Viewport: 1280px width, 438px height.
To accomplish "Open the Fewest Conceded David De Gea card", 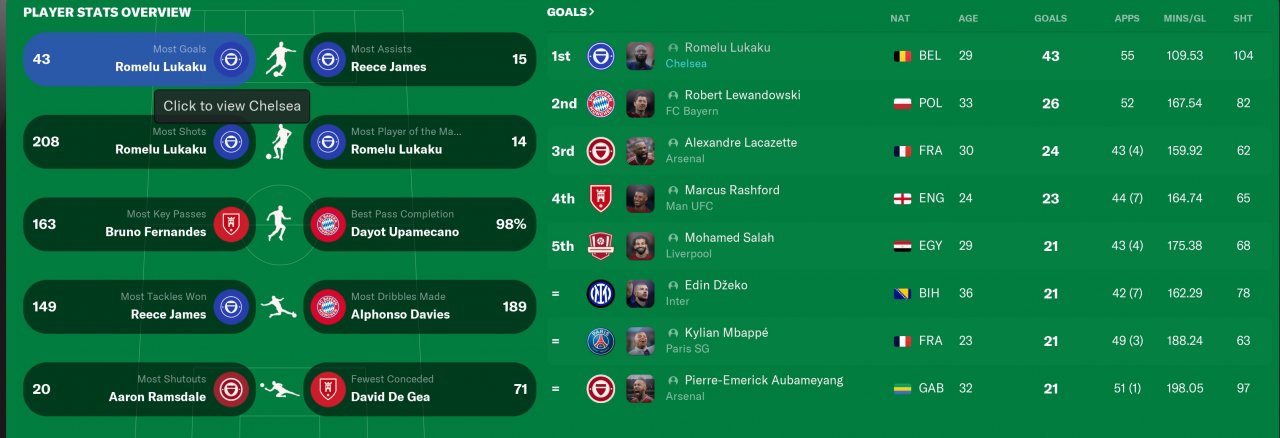I will click(x=418, y=389).
